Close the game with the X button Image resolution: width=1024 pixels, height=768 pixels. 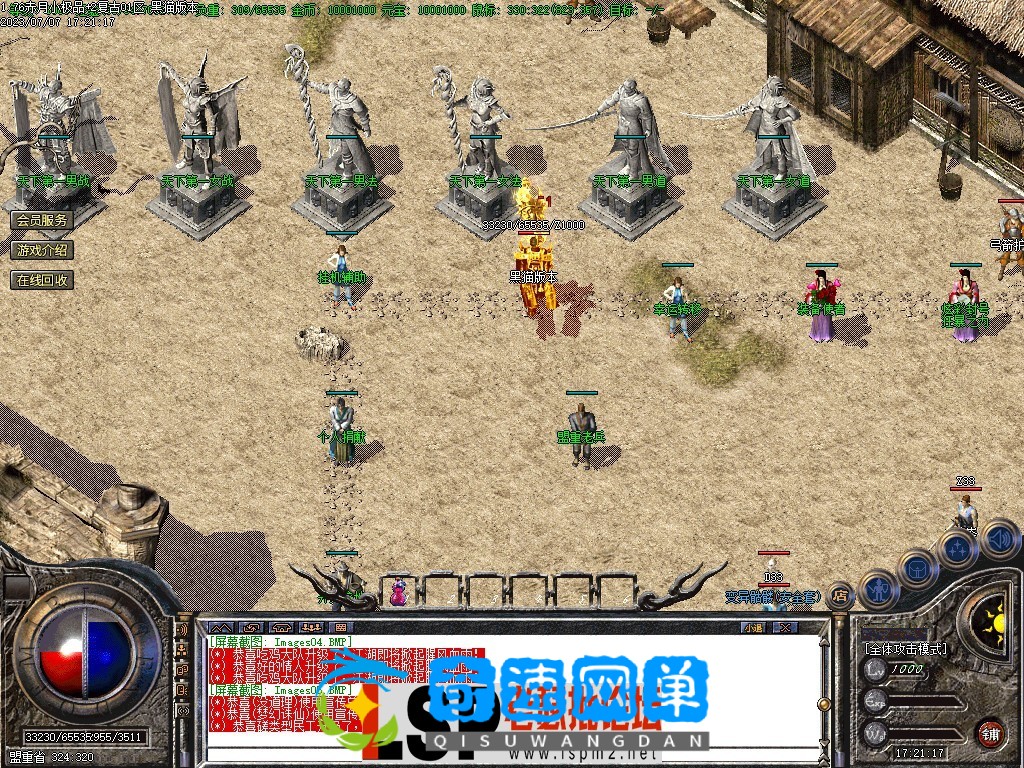tap(785, 627)
